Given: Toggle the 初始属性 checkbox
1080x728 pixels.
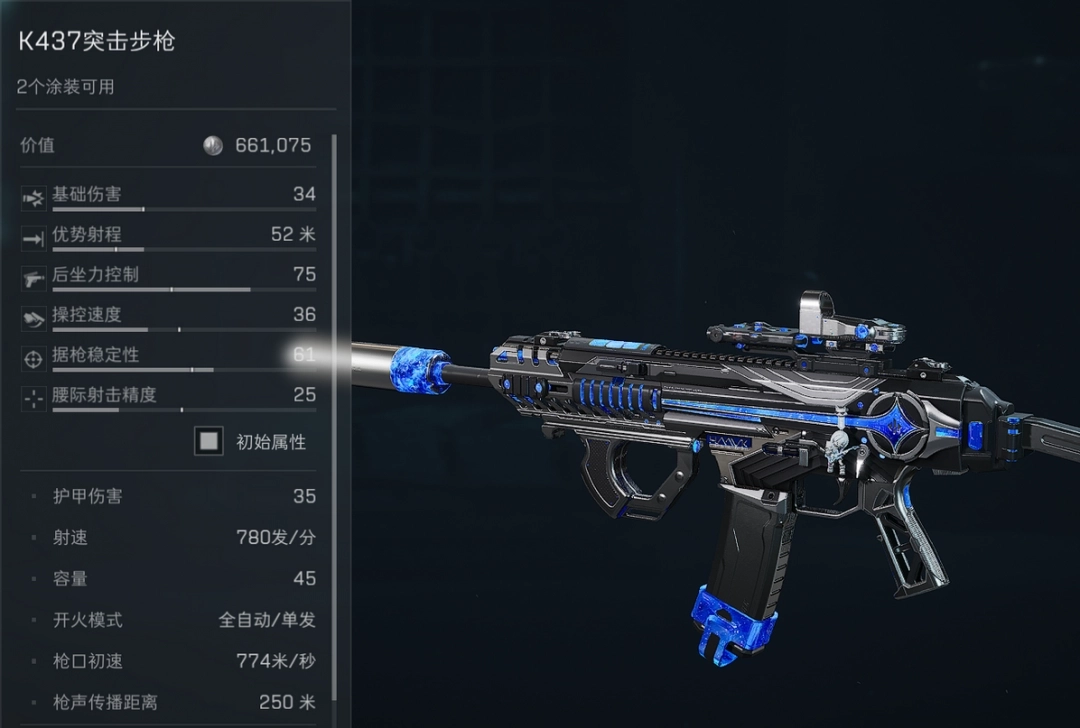Looking at the screenshot, I should 209,441.
